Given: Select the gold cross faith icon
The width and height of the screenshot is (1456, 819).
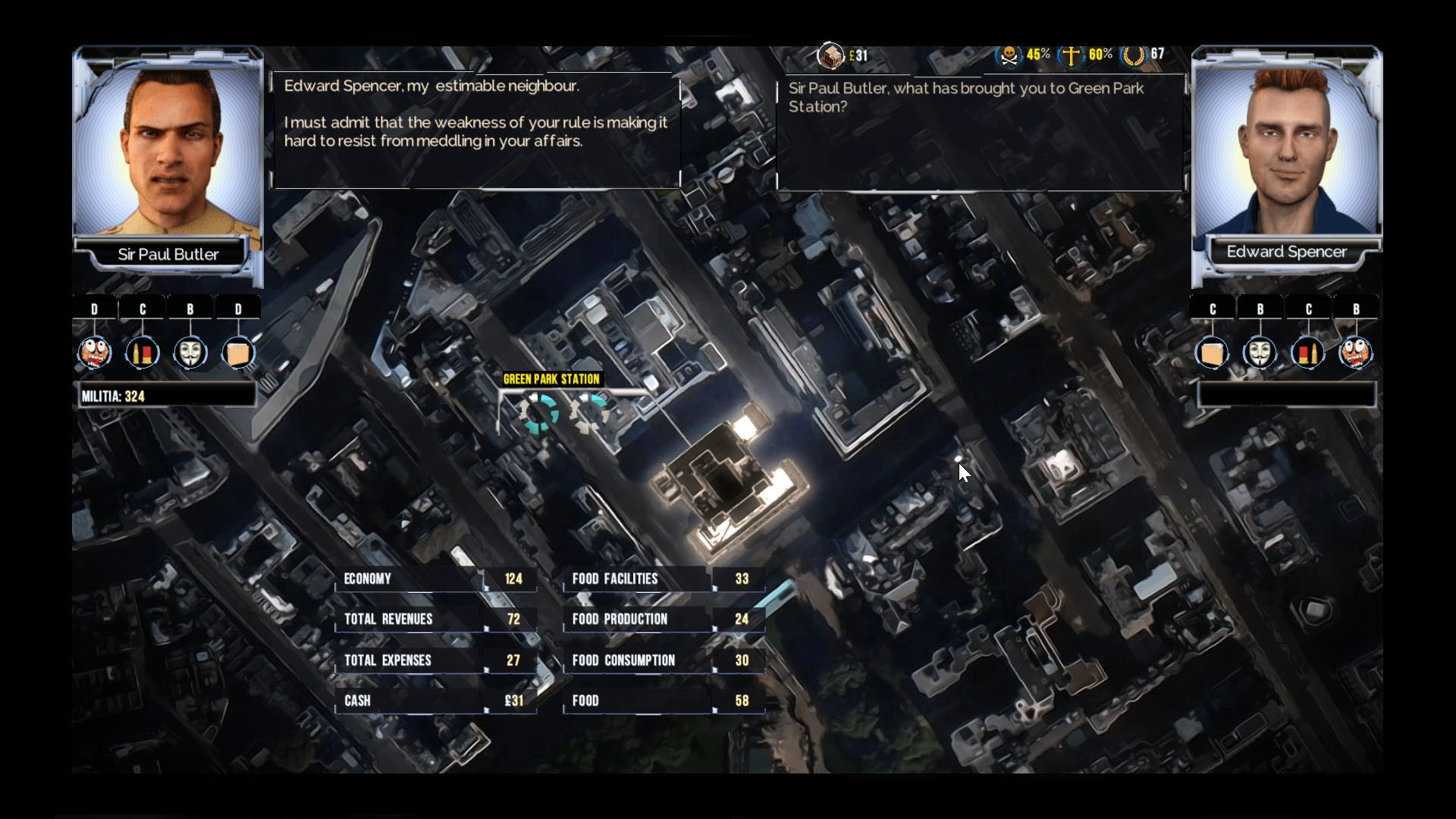Looking at the screenshot, I should coord(1072,54).
